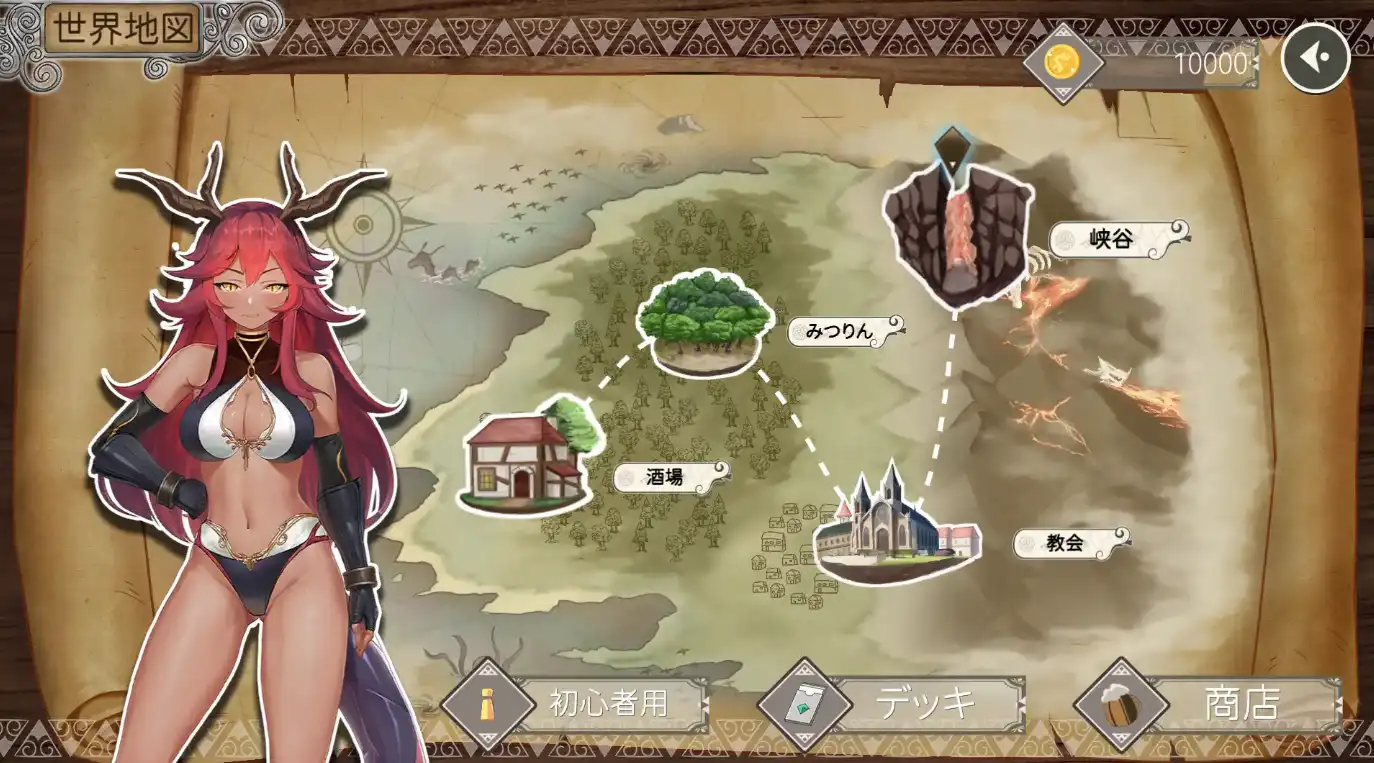Choose the みつりん jungle location
The height and width of the screenshot is (763, 1374).
coord(706,322)
